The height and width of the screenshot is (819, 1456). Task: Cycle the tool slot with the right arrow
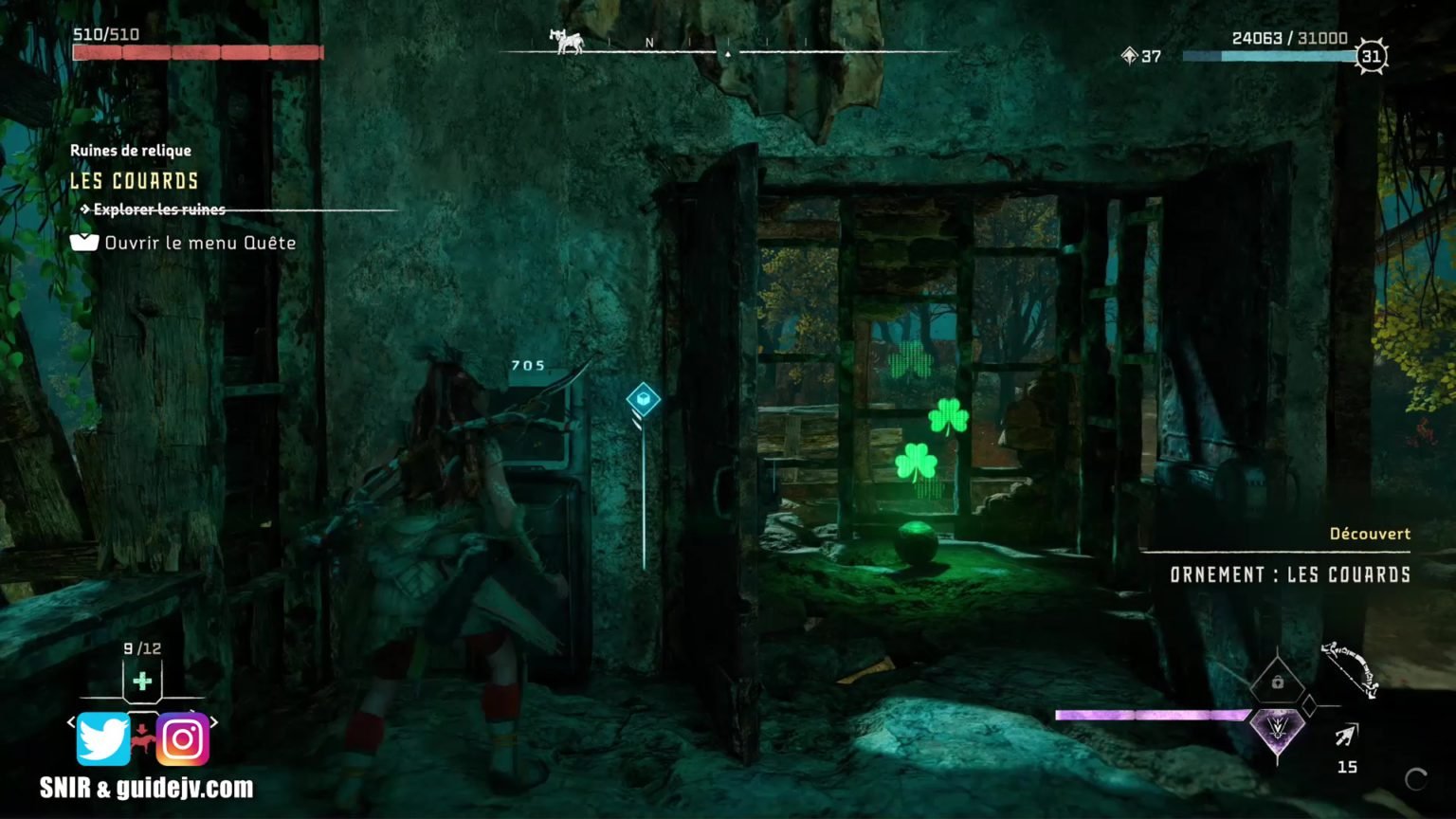pyautogui.click(x=214, y=722)
